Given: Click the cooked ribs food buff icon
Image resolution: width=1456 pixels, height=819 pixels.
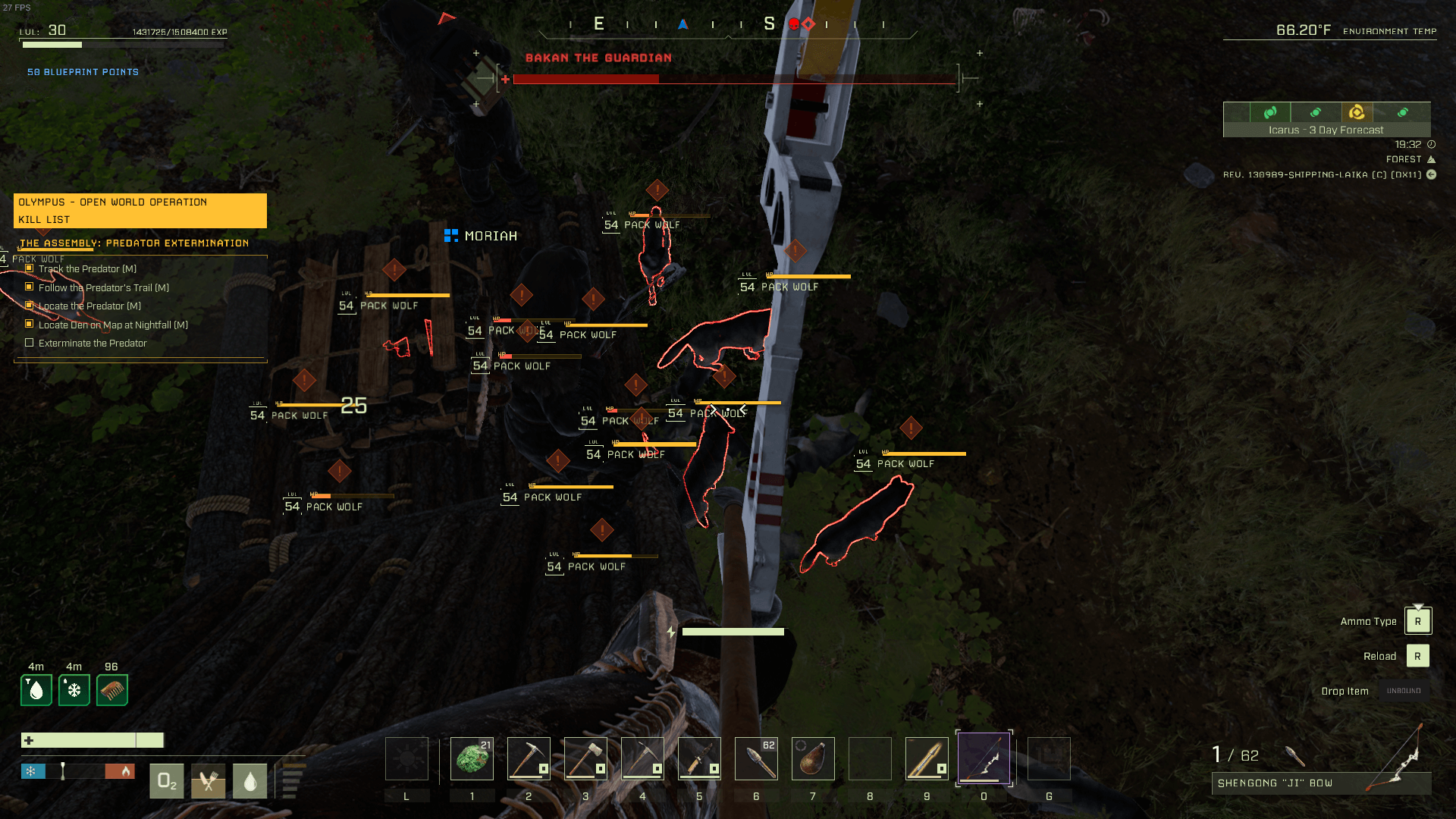Looking at the screenshot, I should pos(112,690).
